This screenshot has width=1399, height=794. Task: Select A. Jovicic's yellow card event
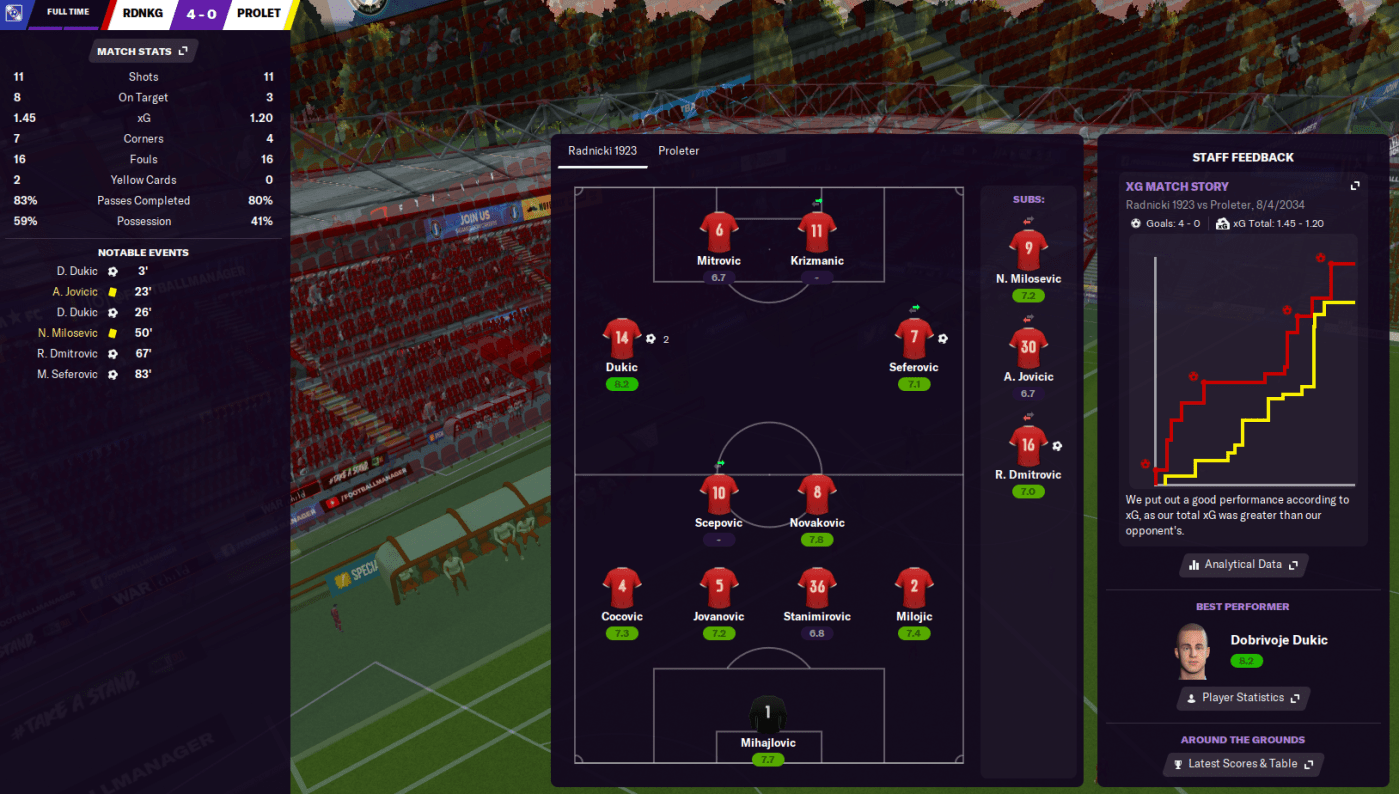point(76,292)
